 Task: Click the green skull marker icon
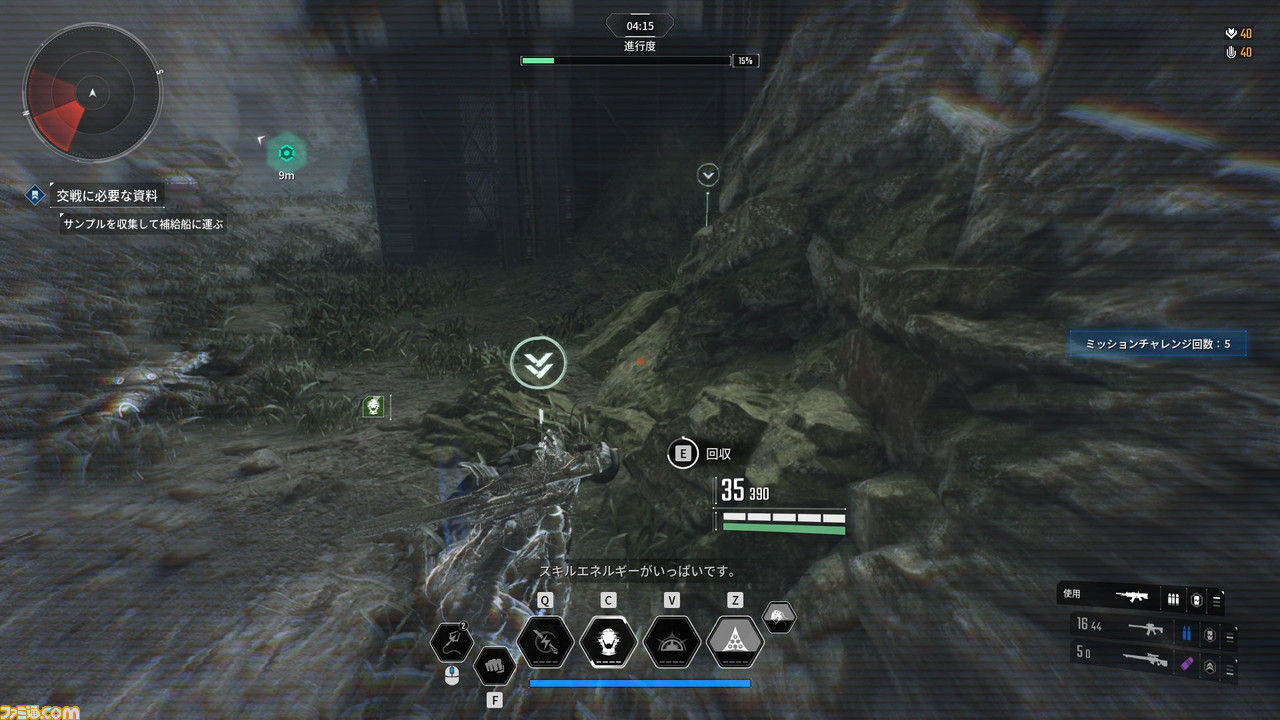pyautogui.click(x=374, y=406)
